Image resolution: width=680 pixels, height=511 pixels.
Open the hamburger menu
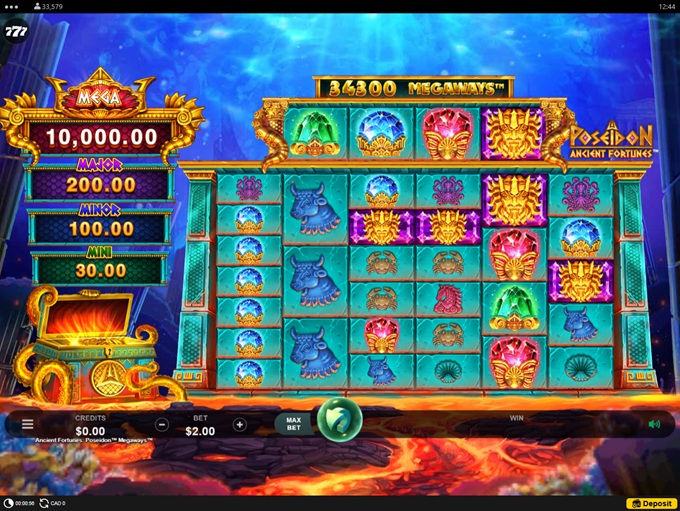tap(27, 425)
